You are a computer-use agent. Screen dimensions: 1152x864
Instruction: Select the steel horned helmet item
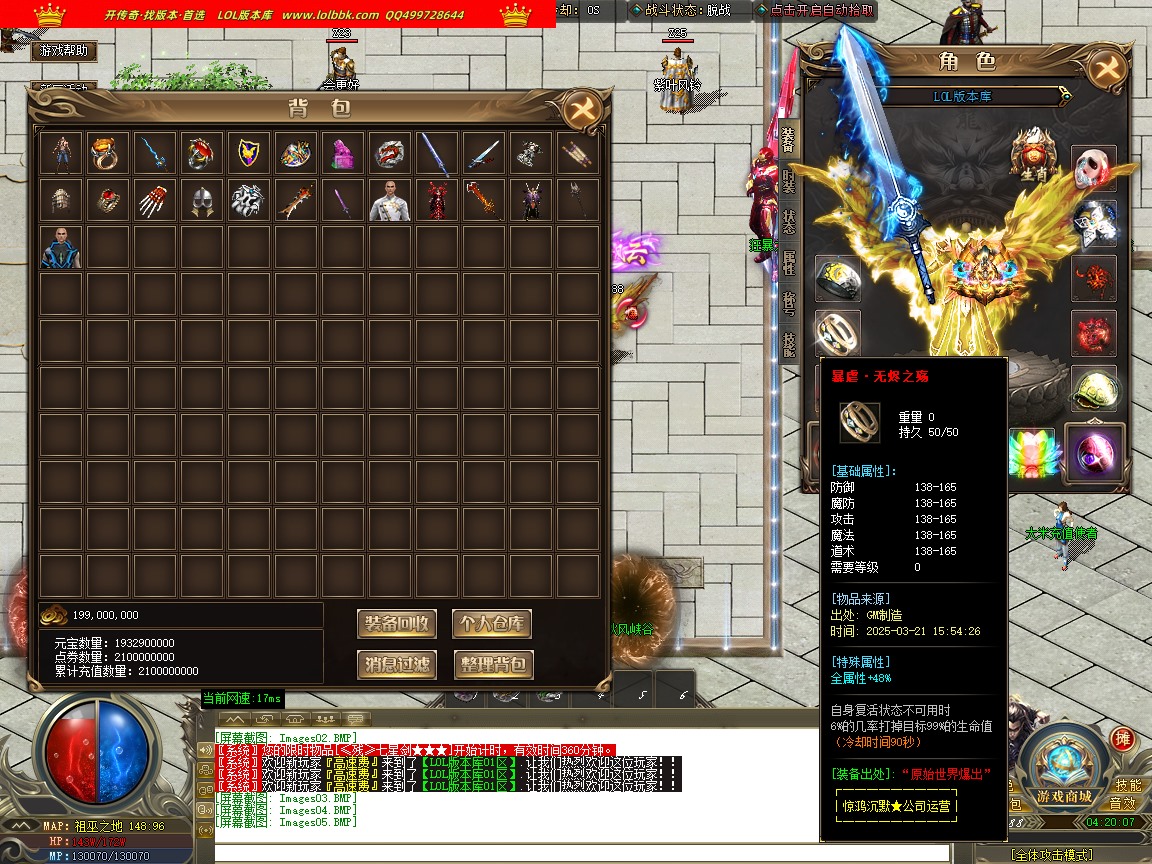200,200
